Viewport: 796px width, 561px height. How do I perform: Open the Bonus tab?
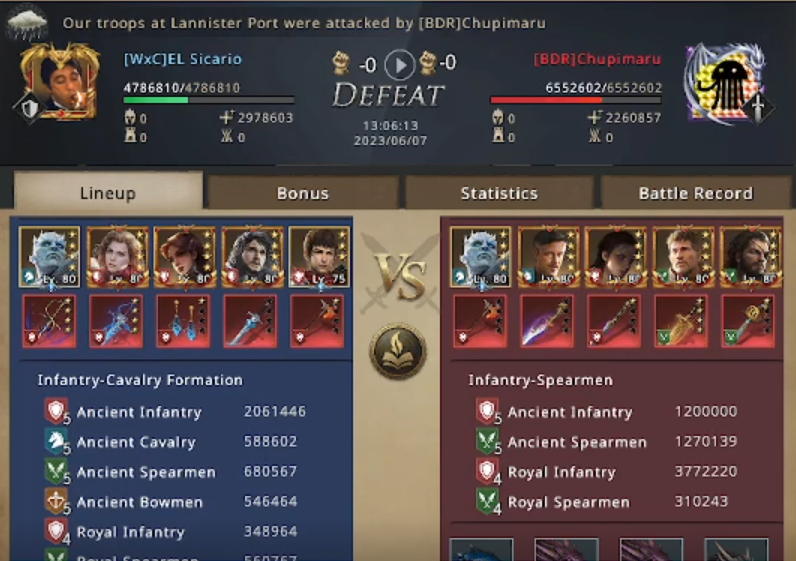302,193
